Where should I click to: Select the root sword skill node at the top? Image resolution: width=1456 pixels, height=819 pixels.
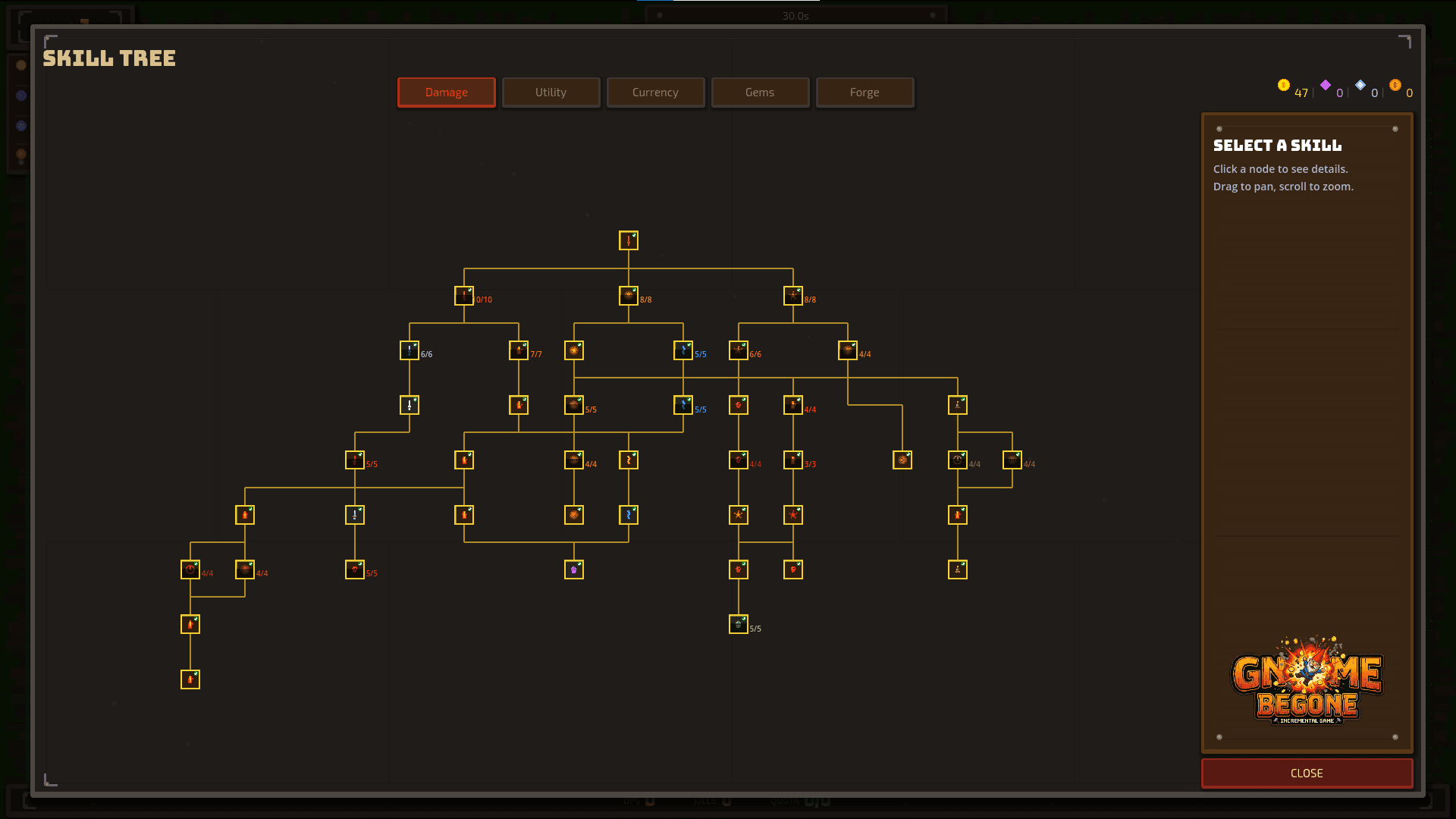629,240
